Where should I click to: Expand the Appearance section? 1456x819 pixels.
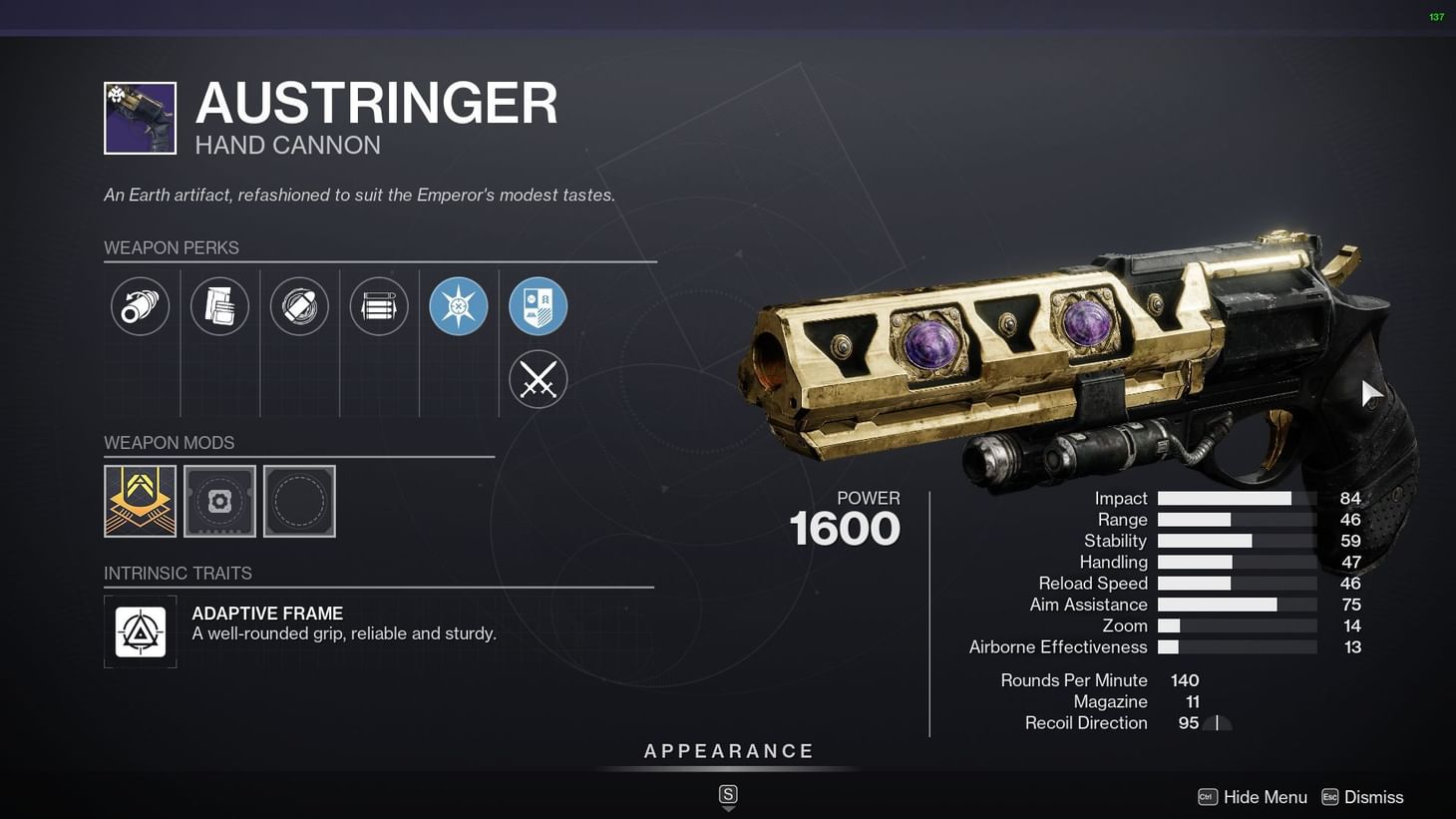pyautogui.click(x=729, y=750)
